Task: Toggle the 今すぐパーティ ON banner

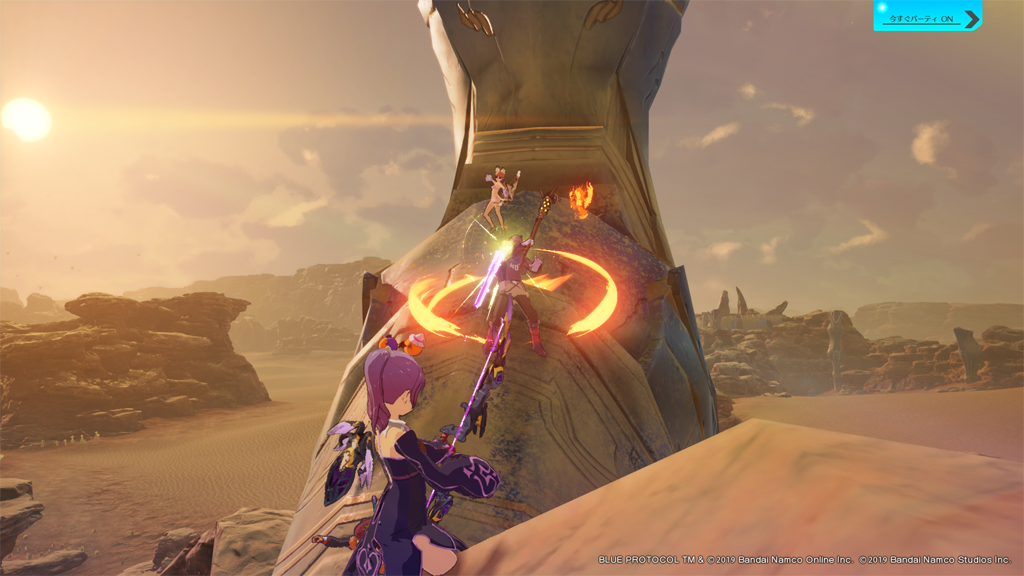Action: (927, 16)
